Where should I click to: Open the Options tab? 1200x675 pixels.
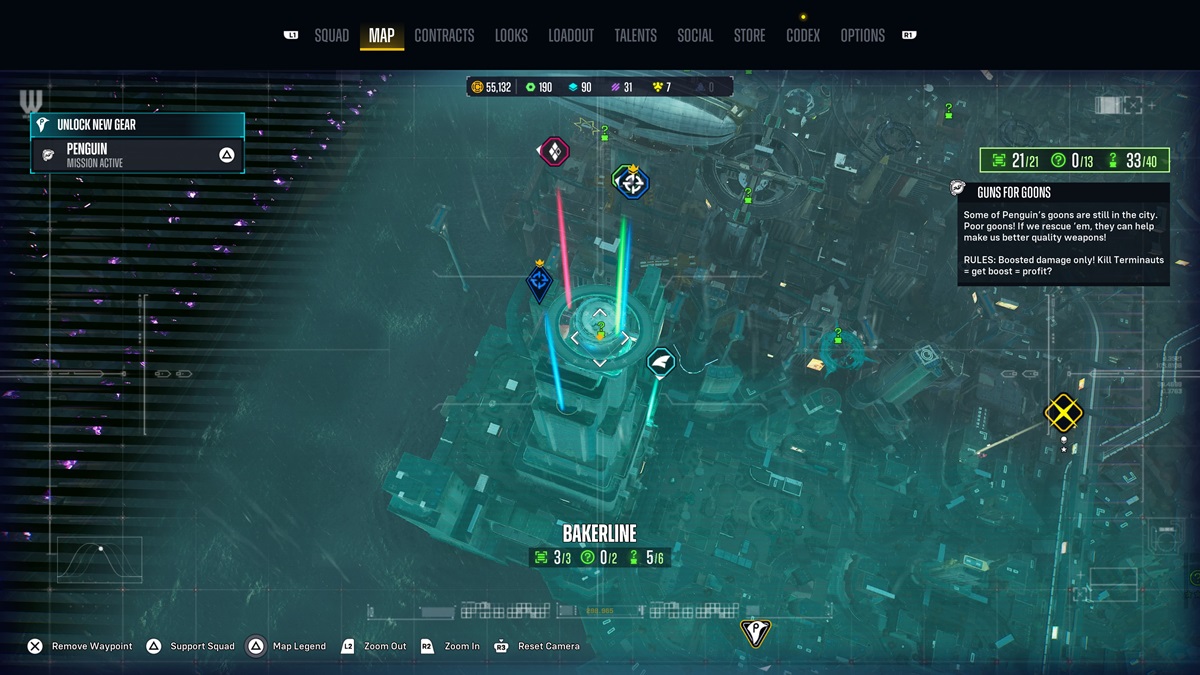[862, 35]
